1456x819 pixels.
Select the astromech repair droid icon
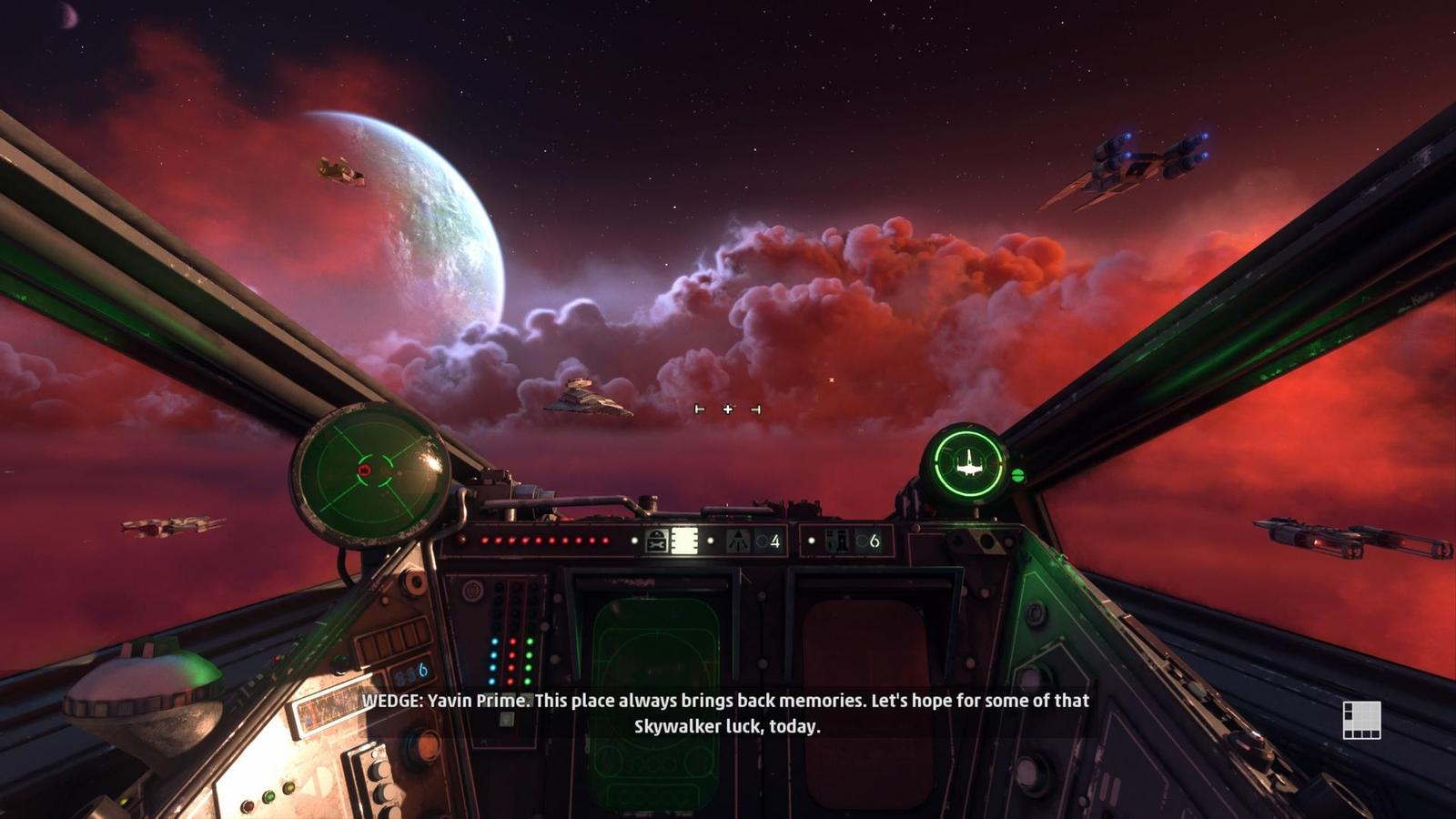656,541
